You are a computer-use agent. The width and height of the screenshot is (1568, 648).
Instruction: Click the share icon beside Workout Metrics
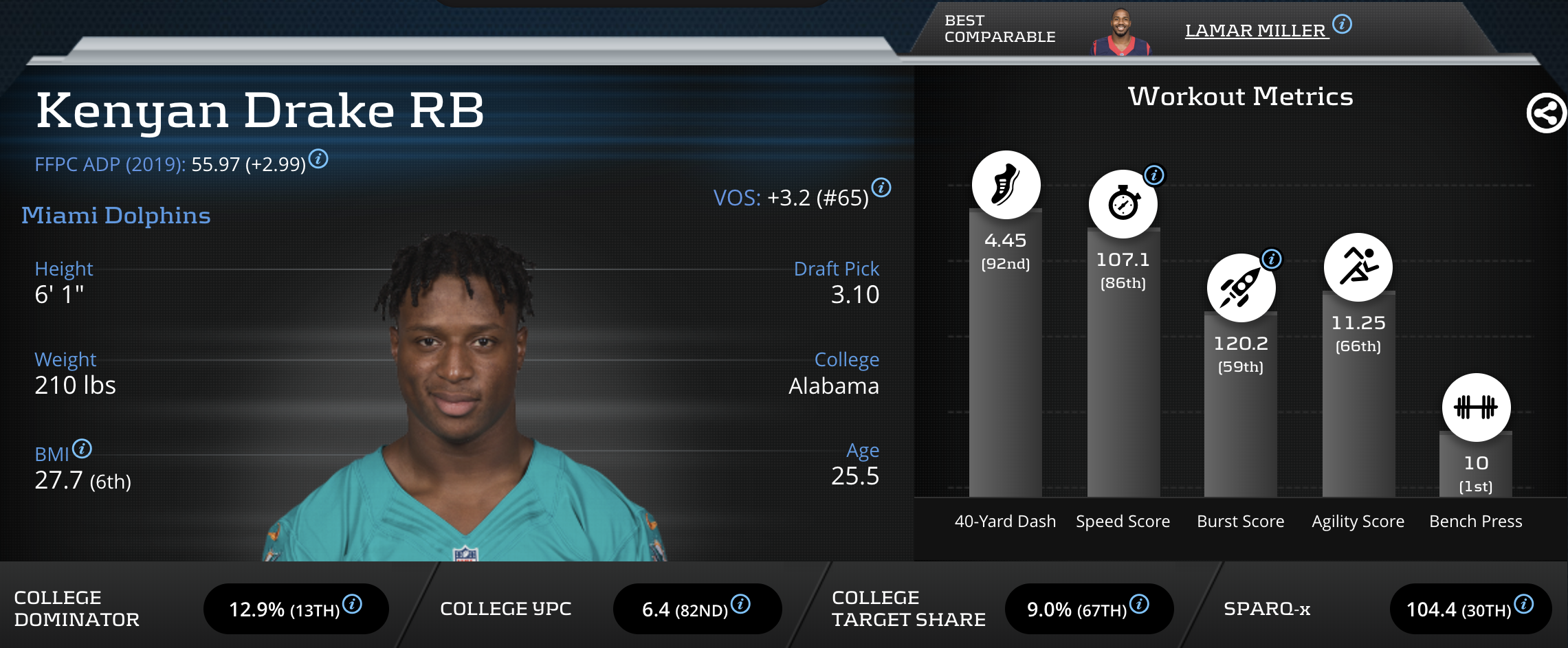1546,113
